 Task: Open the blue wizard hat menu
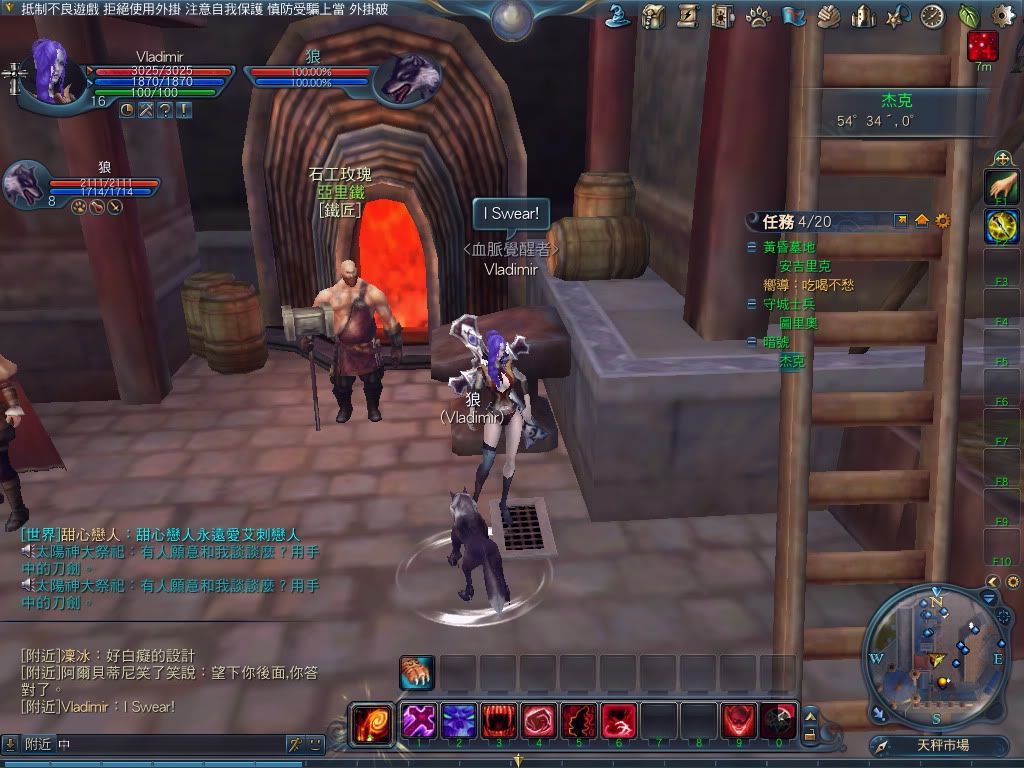click(x=619, y=16)
